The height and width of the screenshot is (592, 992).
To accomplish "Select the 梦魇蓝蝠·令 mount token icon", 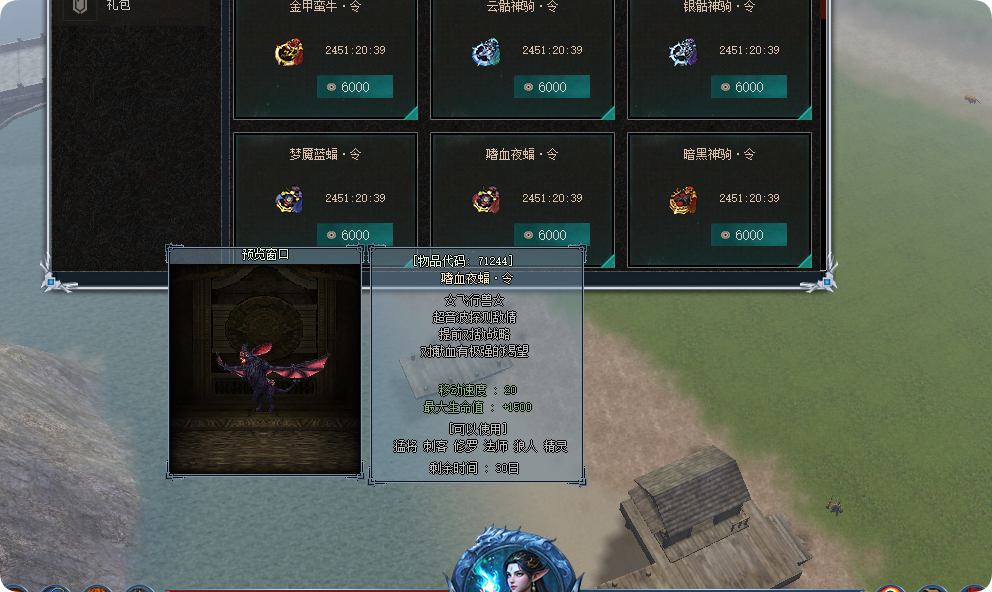I will 289,200.
